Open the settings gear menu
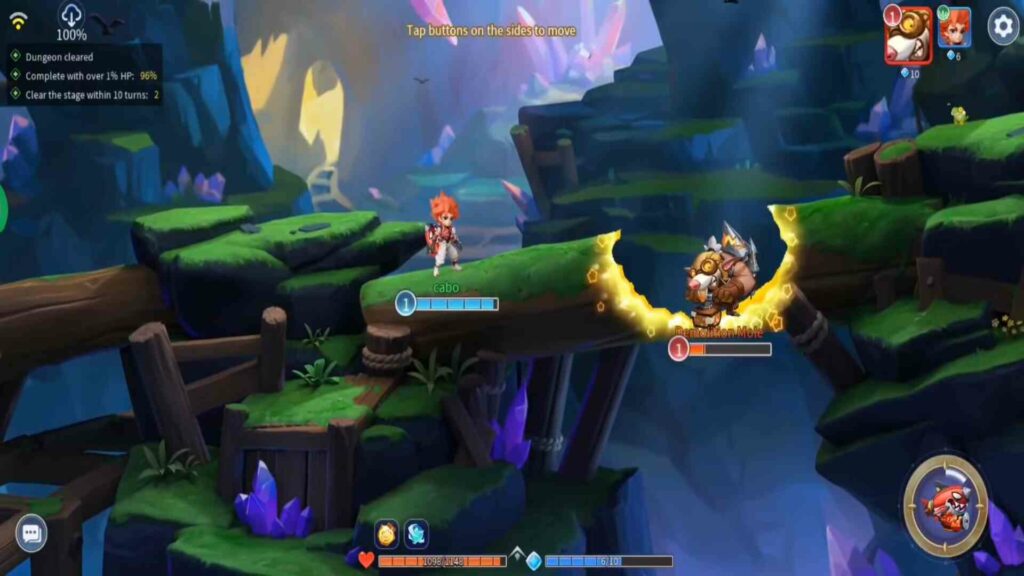The image size is (1024, 576). [1003, 26]
